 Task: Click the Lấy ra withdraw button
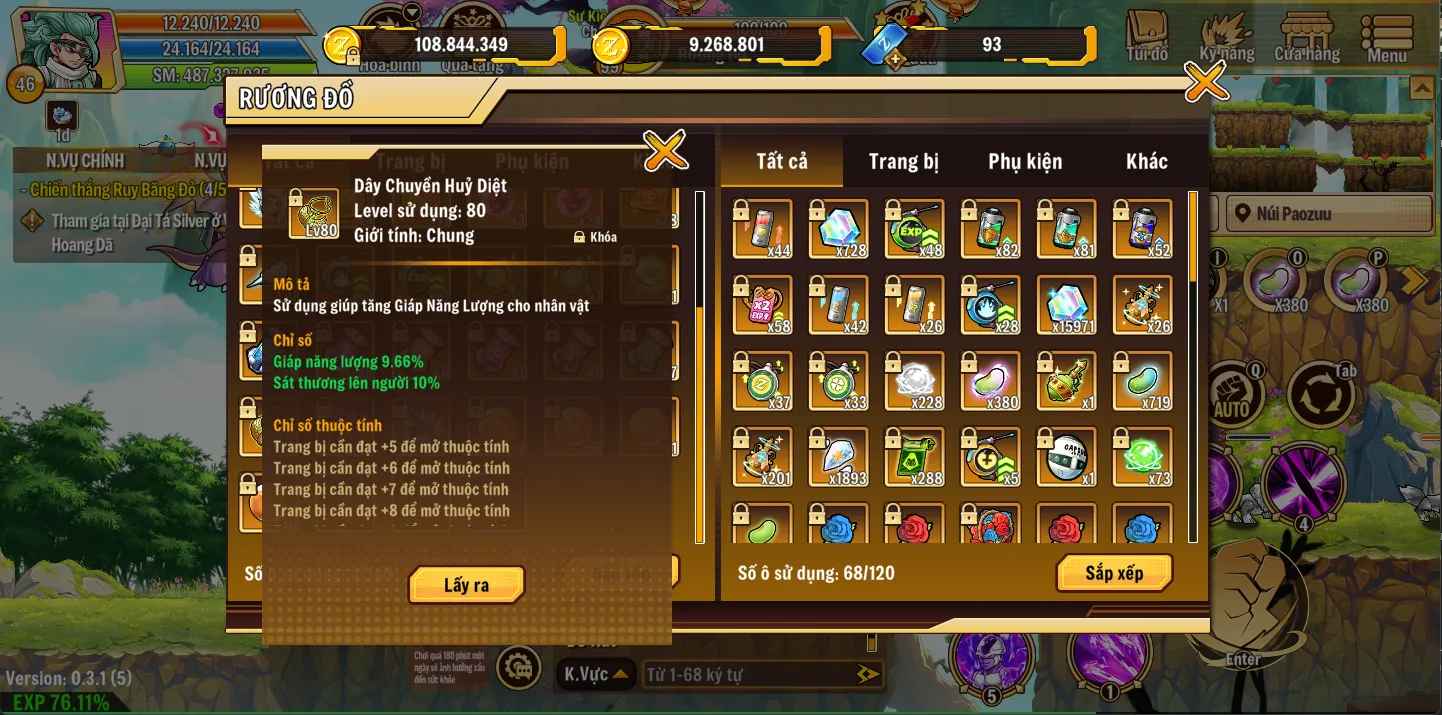(466, 585)
